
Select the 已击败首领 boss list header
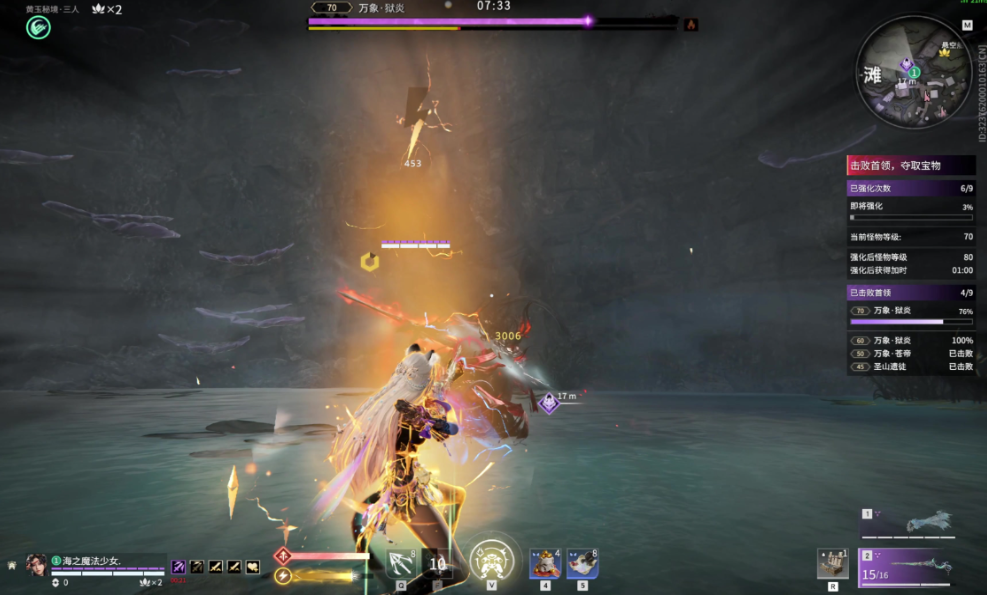coord(910,293)
